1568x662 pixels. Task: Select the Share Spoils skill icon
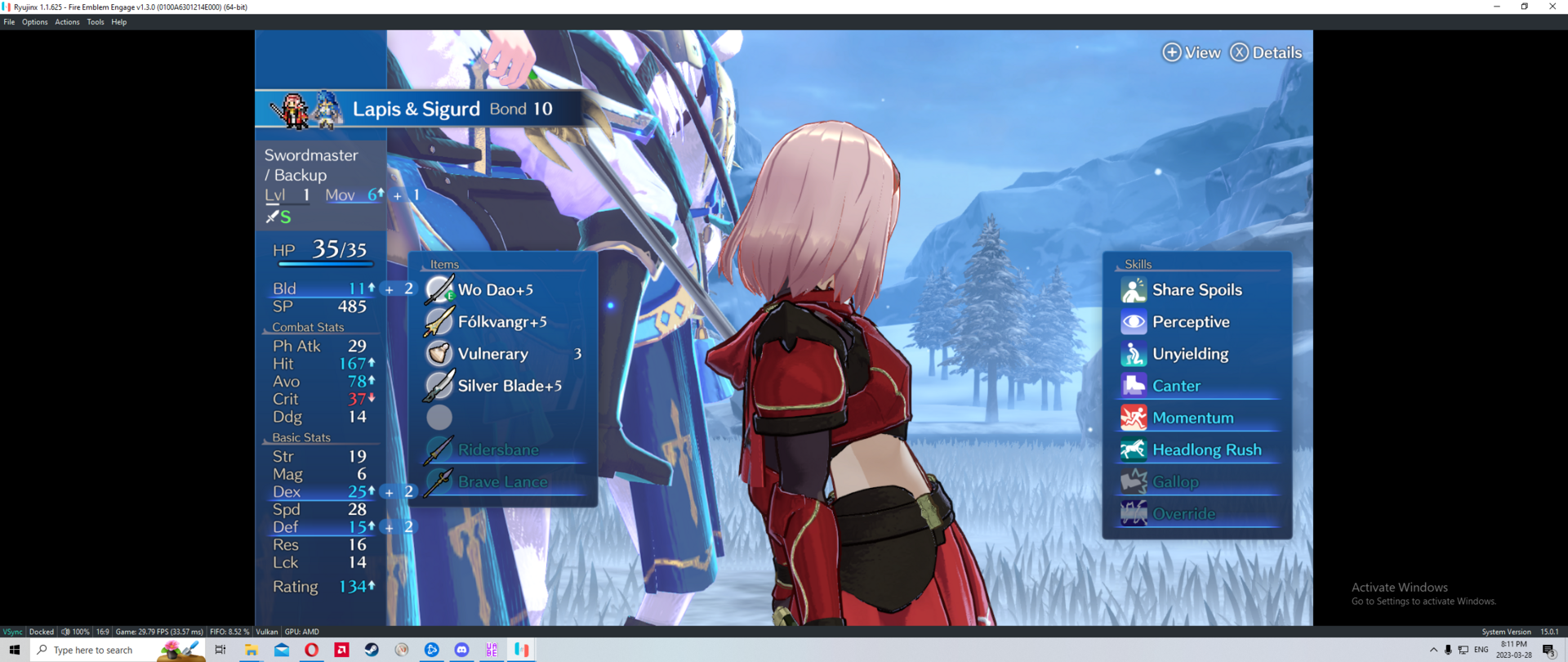click(1132, 289)
